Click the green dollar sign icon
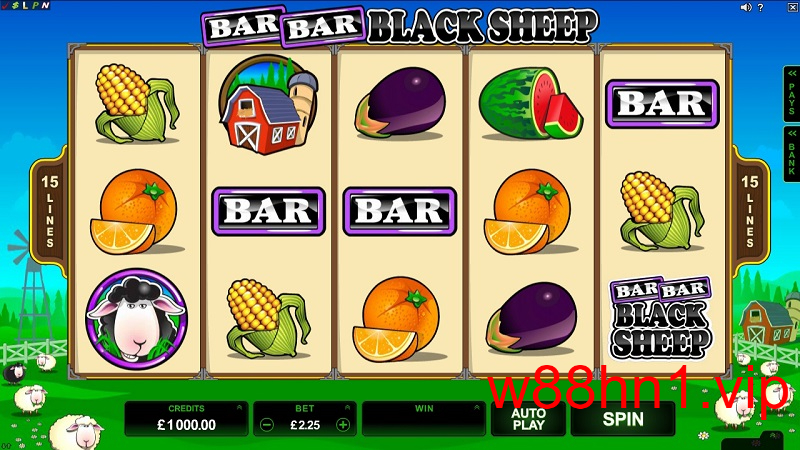 coord(15,7)
